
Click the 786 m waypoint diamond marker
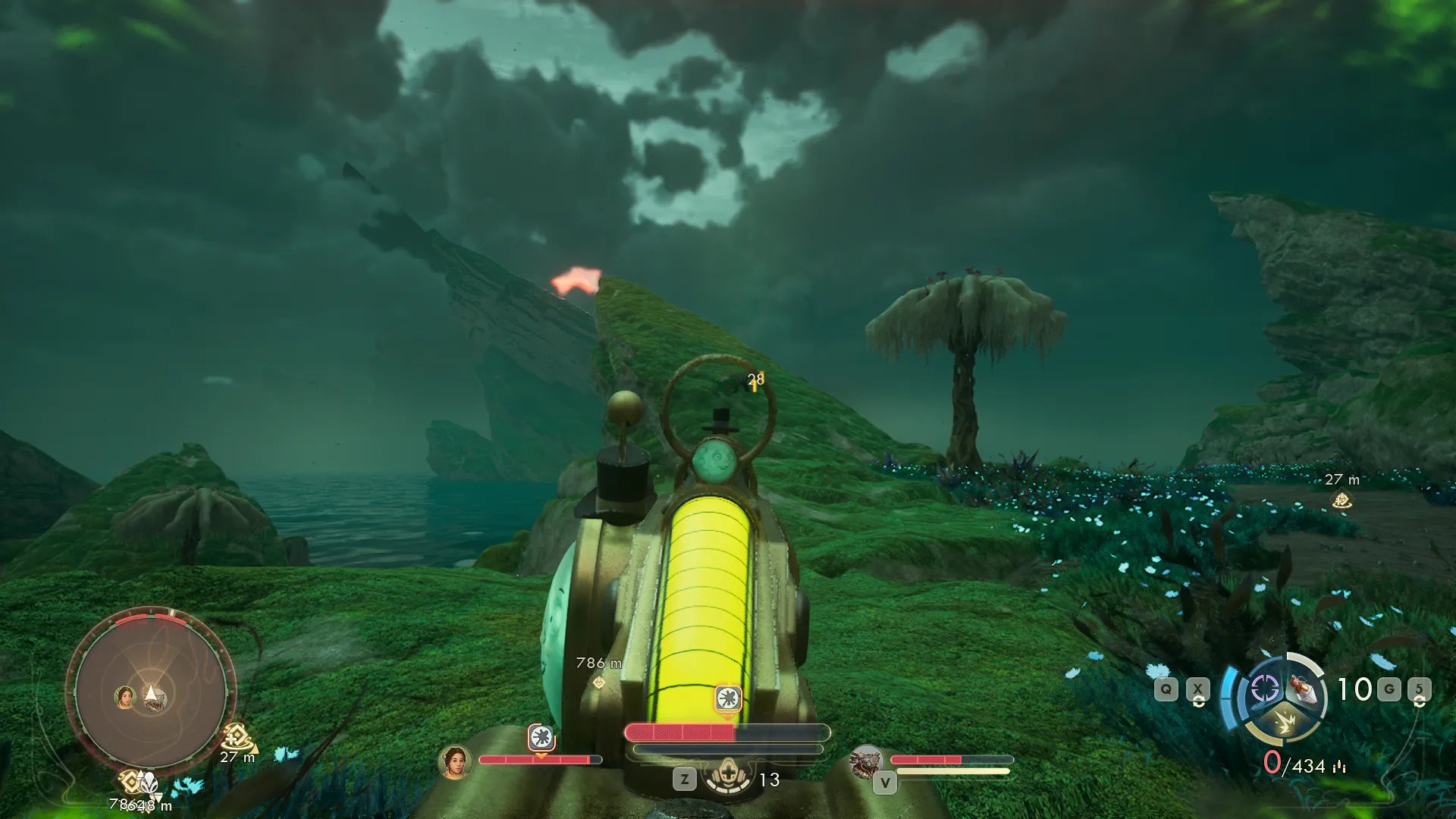(599, 682)
